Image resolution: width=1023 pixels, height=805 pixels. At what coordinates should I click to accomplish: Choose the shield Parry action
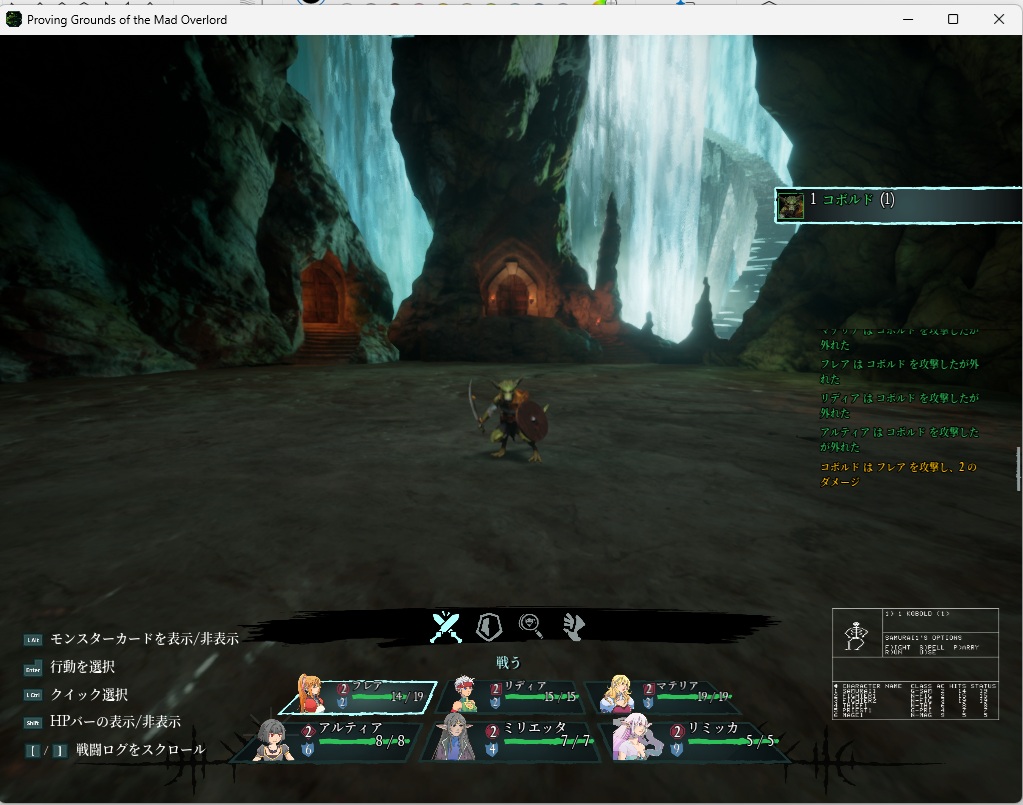tap(488, 627)
